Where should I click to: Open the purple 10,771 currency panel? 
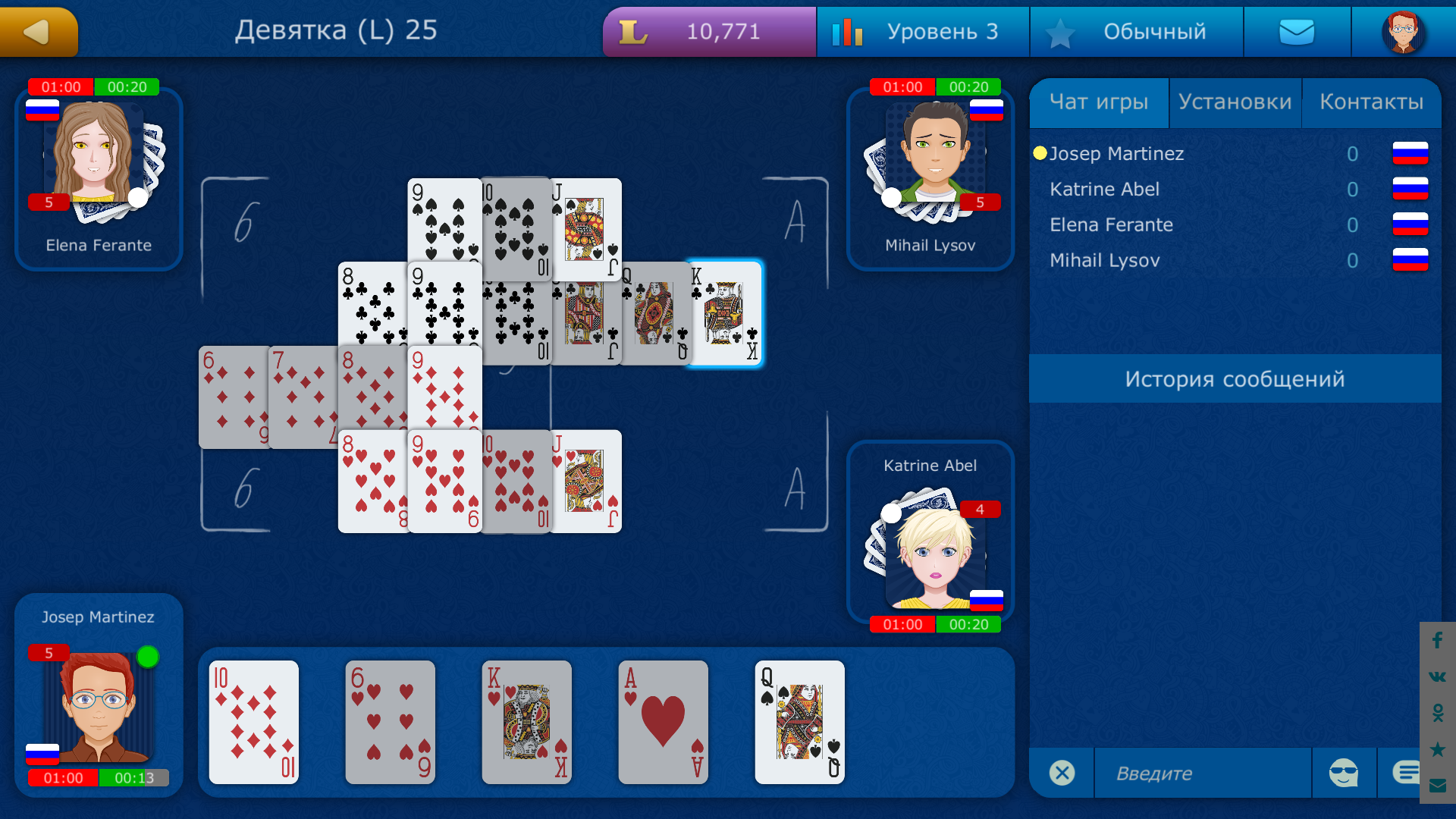708,31
